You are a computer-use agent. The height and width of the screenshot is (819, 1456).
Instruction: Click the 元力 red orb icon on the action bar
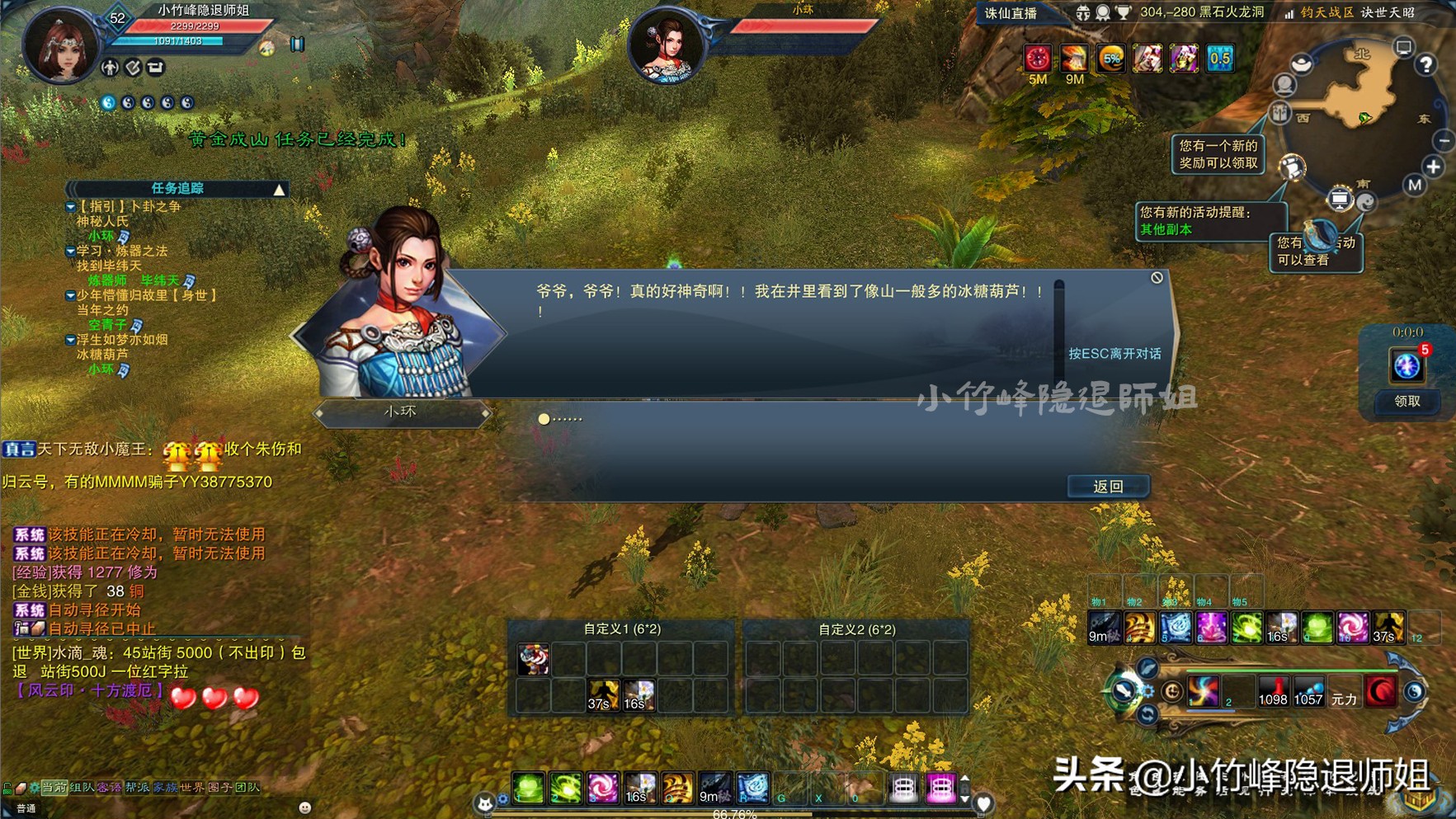[x=1379, y=691]
